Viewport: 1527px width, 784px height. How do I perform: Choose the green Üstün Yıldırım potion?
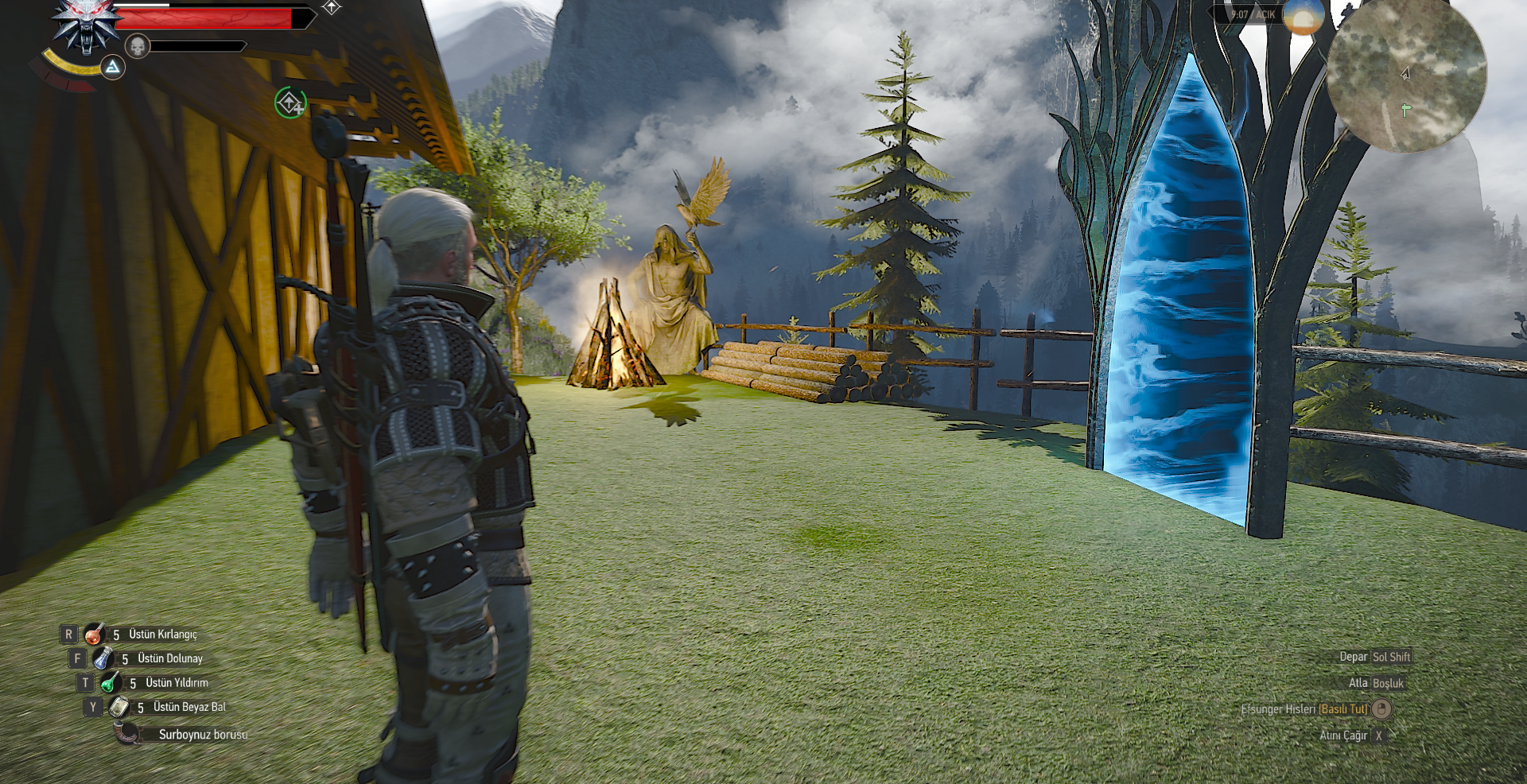point(111,682)
